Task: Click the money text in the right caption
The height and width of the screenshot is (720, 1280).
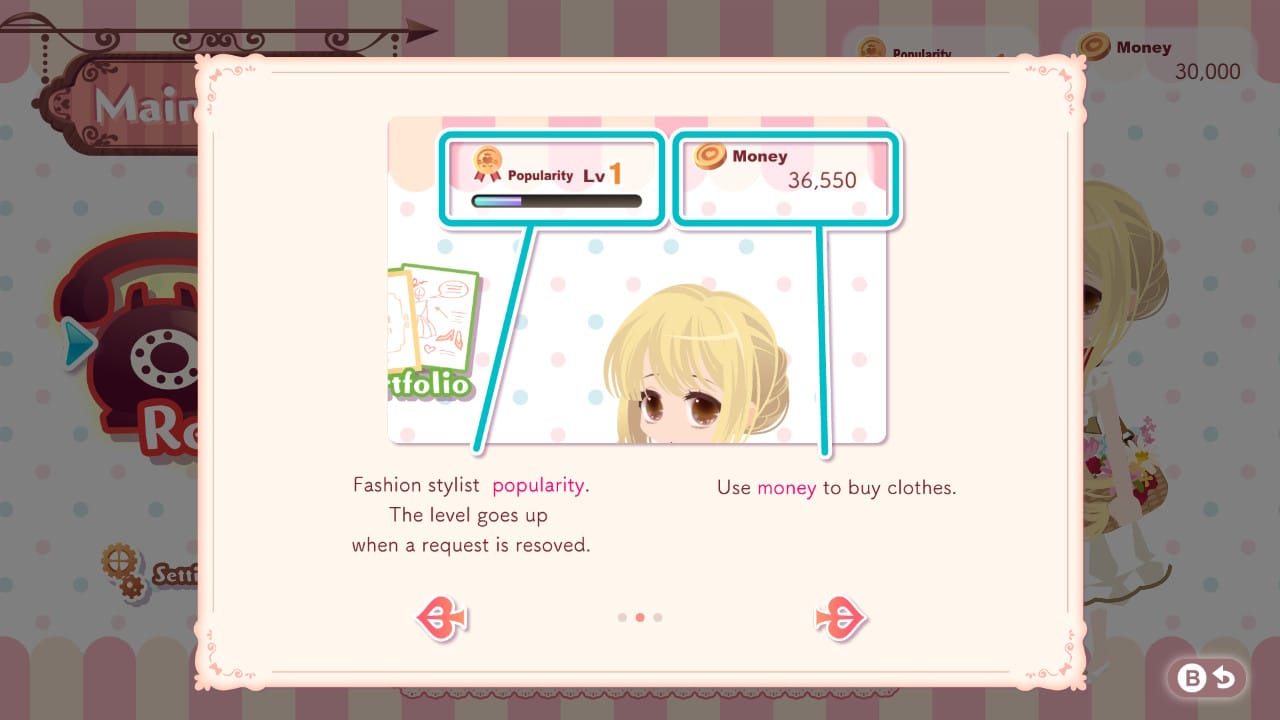Action: click(786, 488)
